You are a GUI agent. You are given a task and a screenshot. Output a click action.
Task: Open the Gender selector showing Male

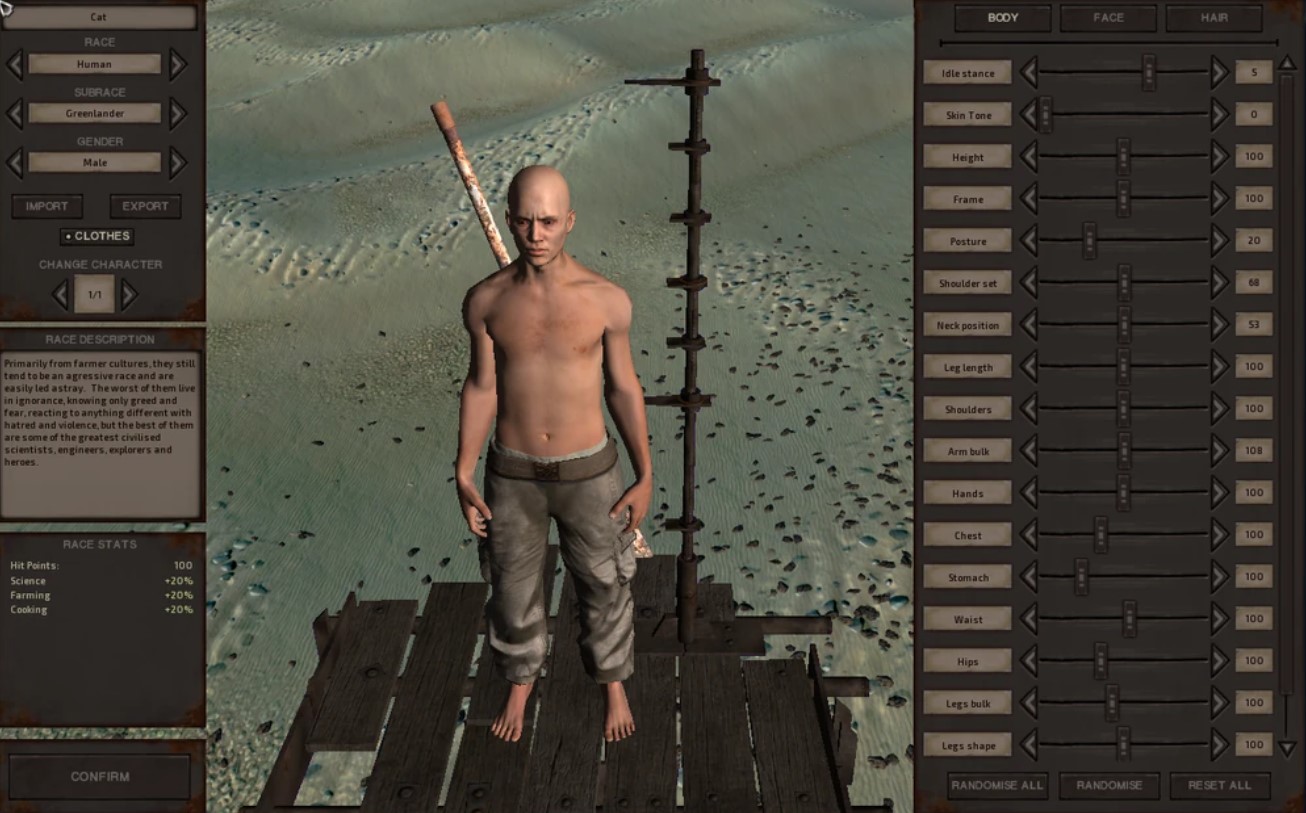pos(97,162)
